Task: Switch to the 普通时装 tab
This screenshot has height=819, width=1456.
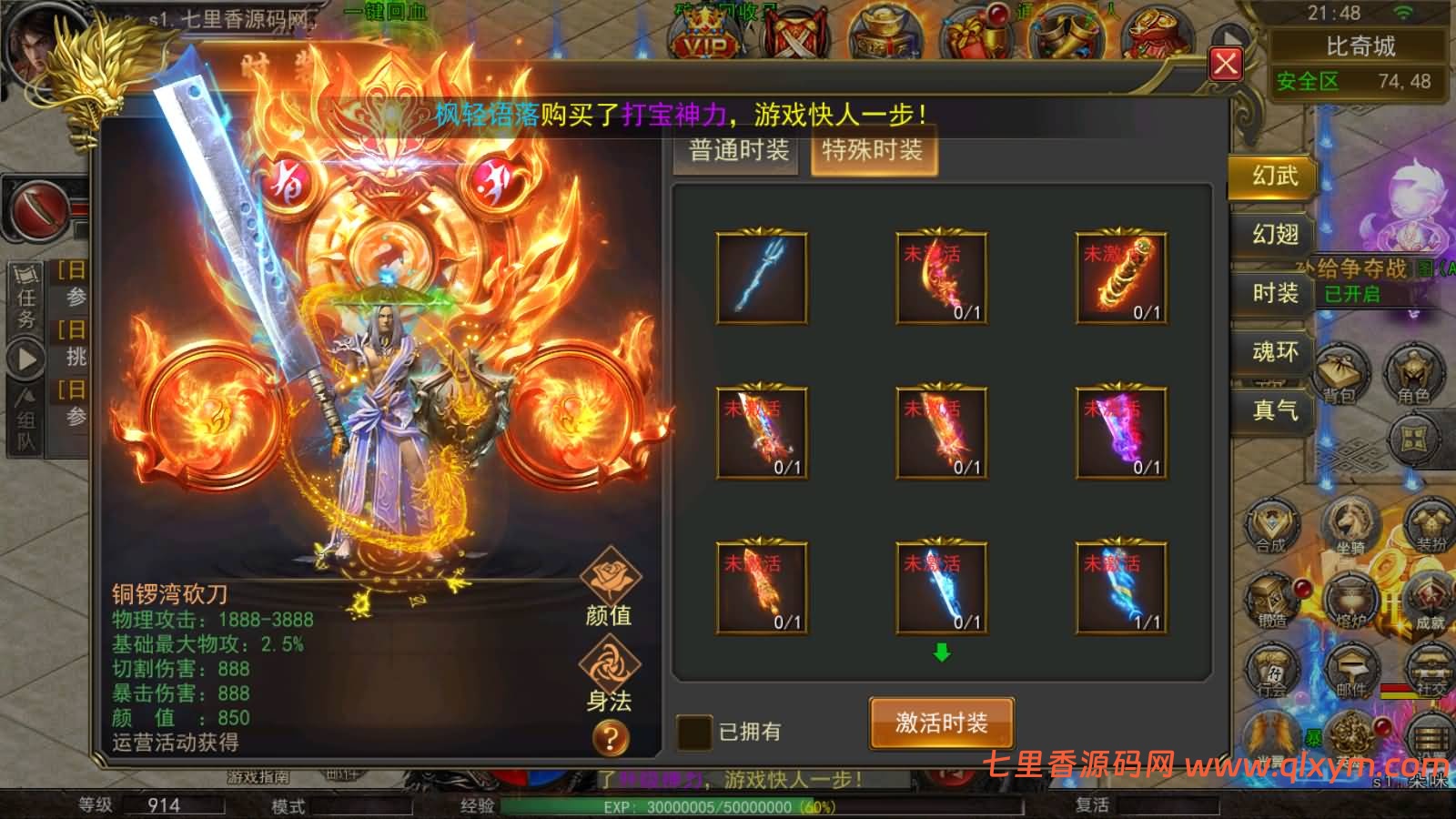Action: (735, 151)
